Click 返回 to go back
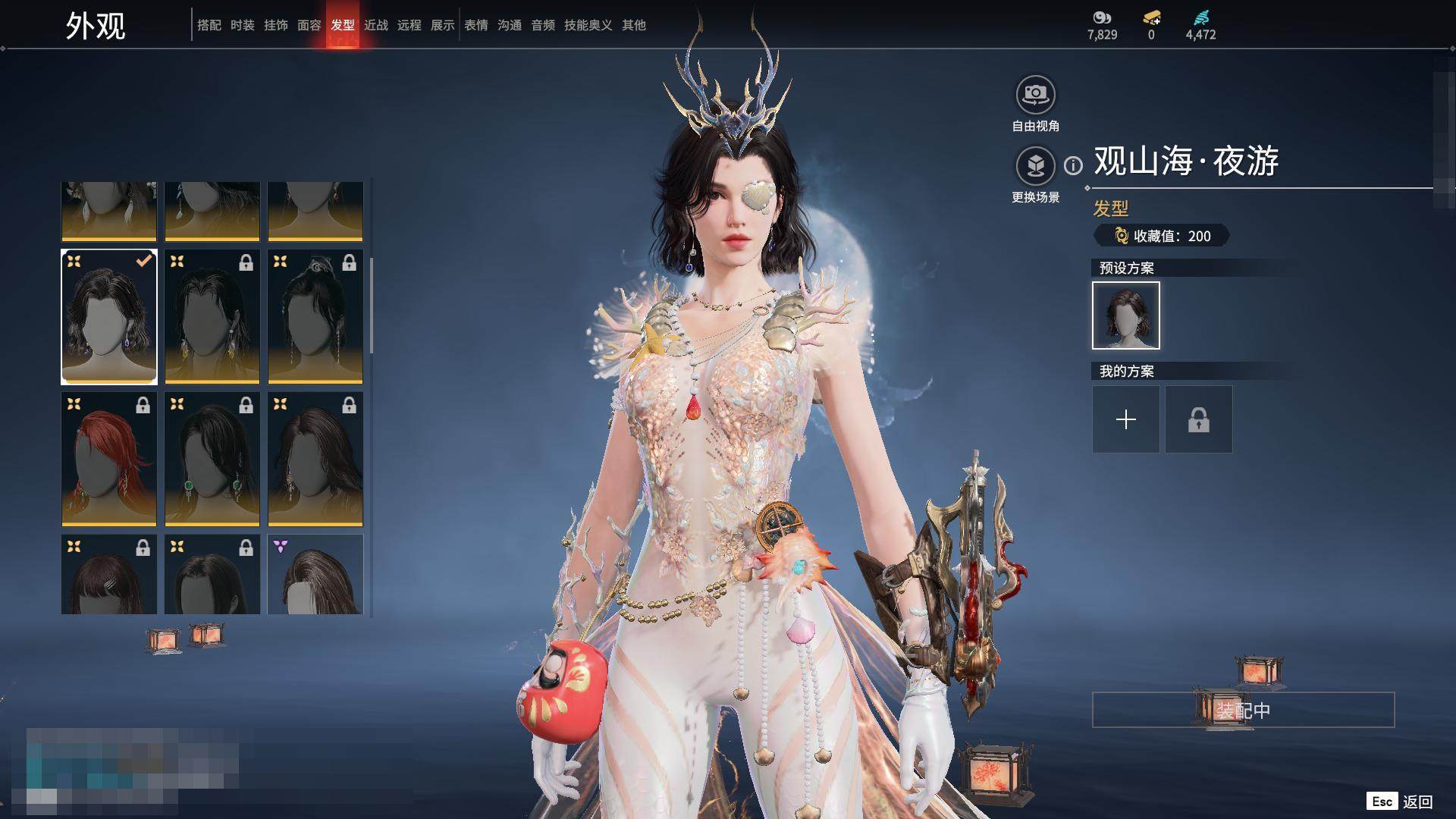 tap(1417, 802)
